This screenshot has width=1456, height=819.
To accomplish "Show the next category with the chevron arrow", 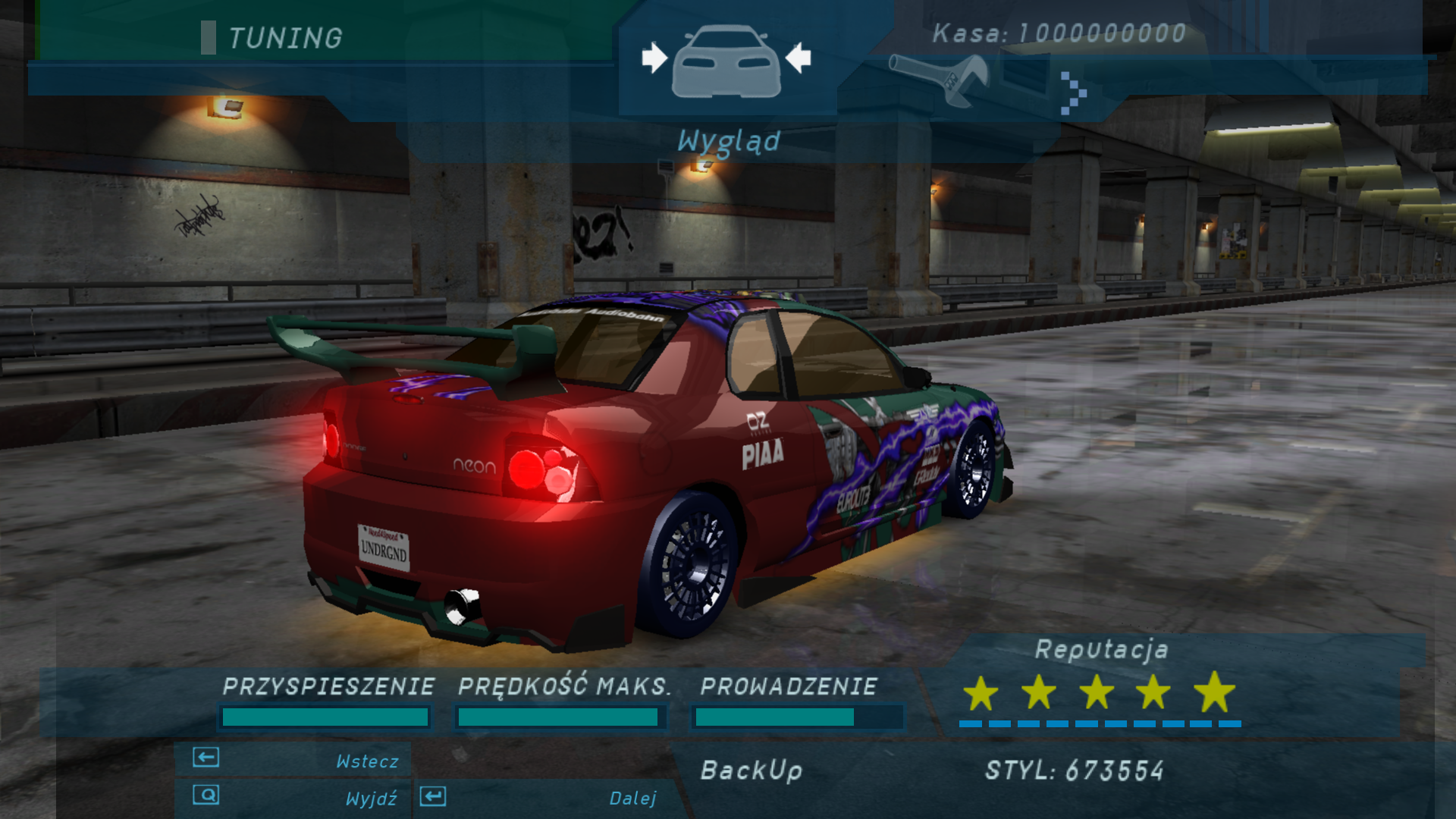I will pyautogui.click(x=1073, y=93).
